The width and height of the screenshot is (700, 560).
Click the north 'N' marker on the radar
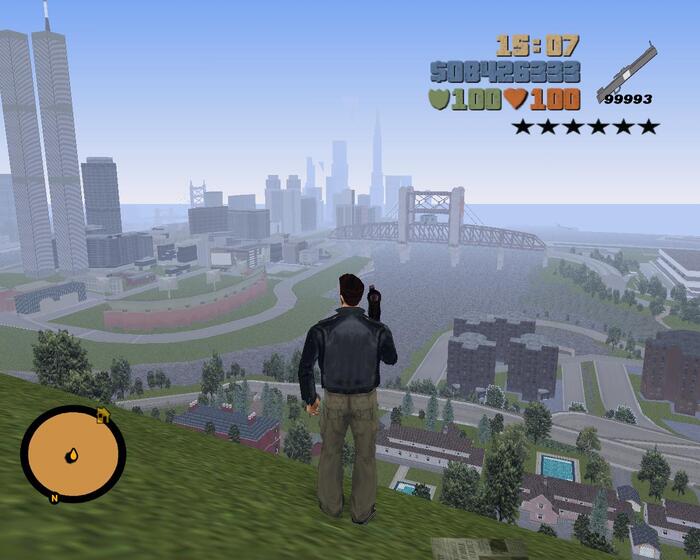tap(53, 497)
